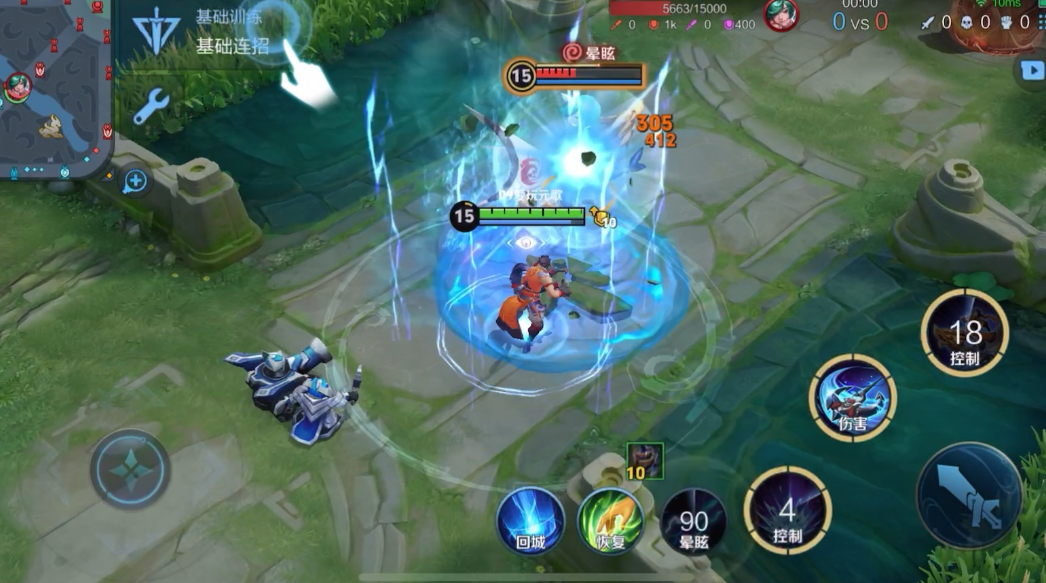Click the magnifier plus button below the minimap
This screenshot has height=583, width=1046.
point(134,181)
